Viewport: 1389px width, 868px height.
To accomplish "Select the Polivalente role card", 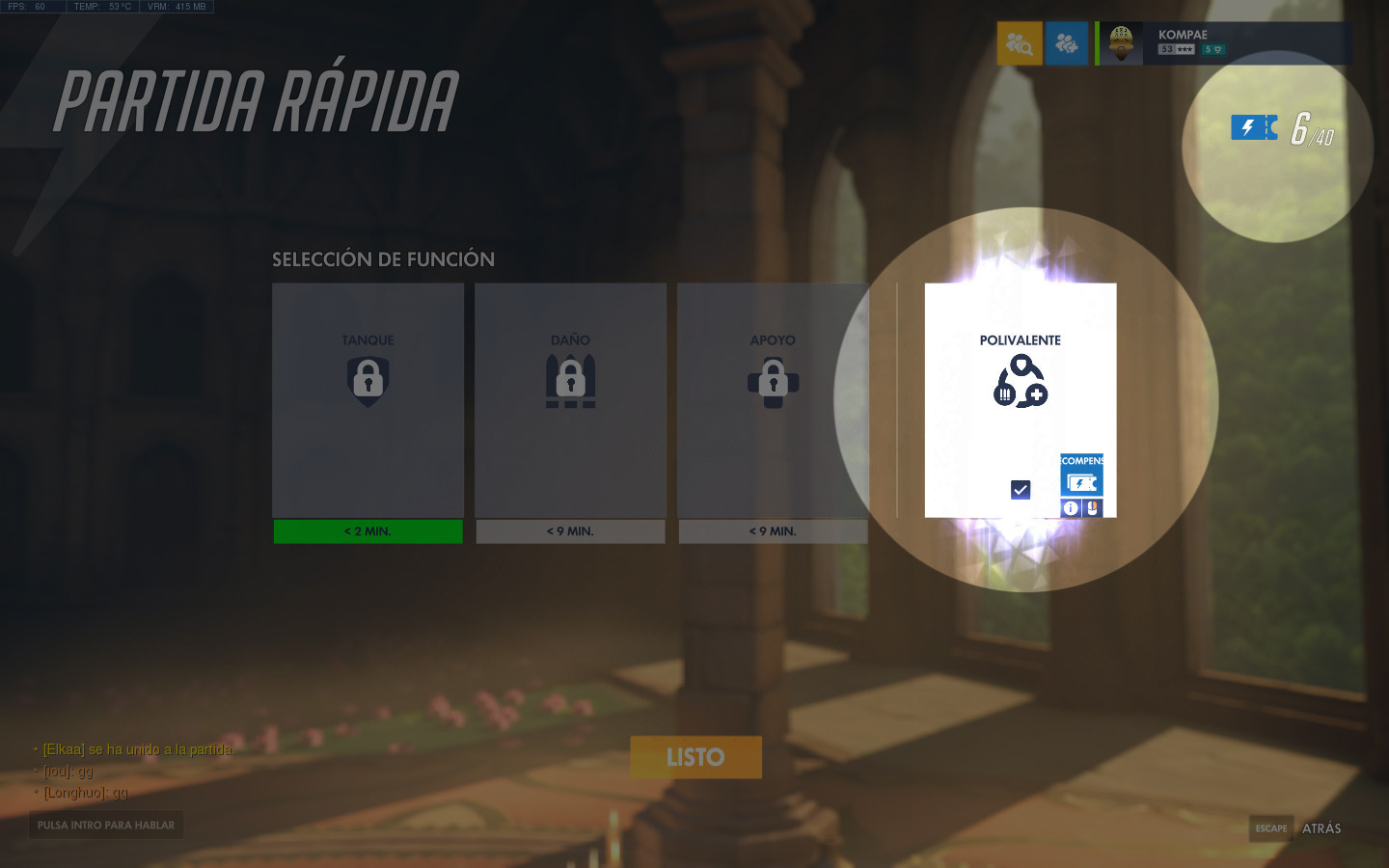I will 1020,386.
